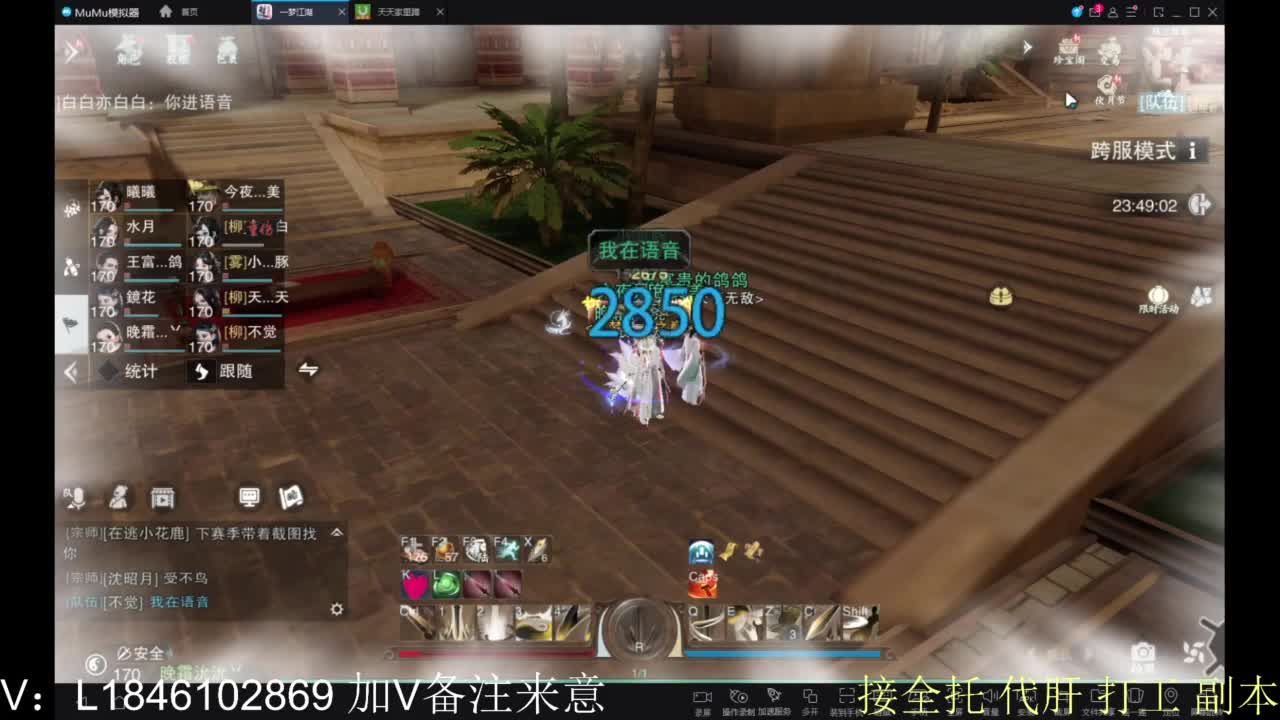Collapse the team panel with the left chevron
The height and width of the screenshot is (720, 1280).
click(x=69, y=371)
